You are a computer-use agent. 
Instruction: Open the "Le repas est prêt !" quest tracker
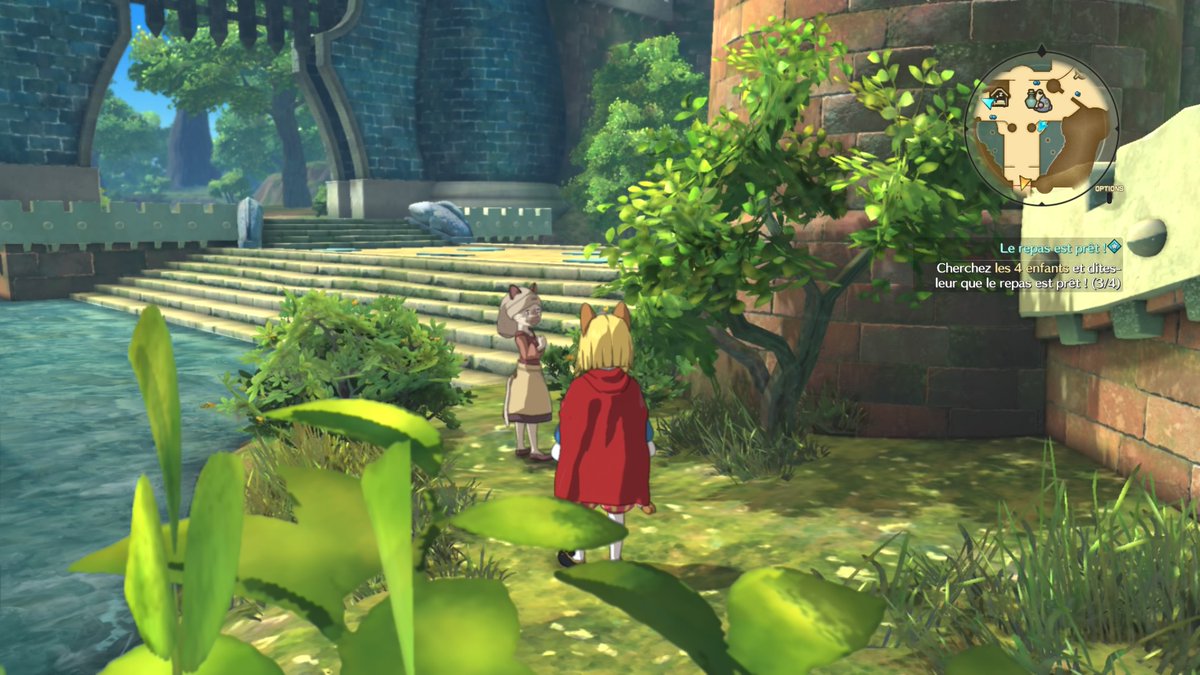(1051, 246)
